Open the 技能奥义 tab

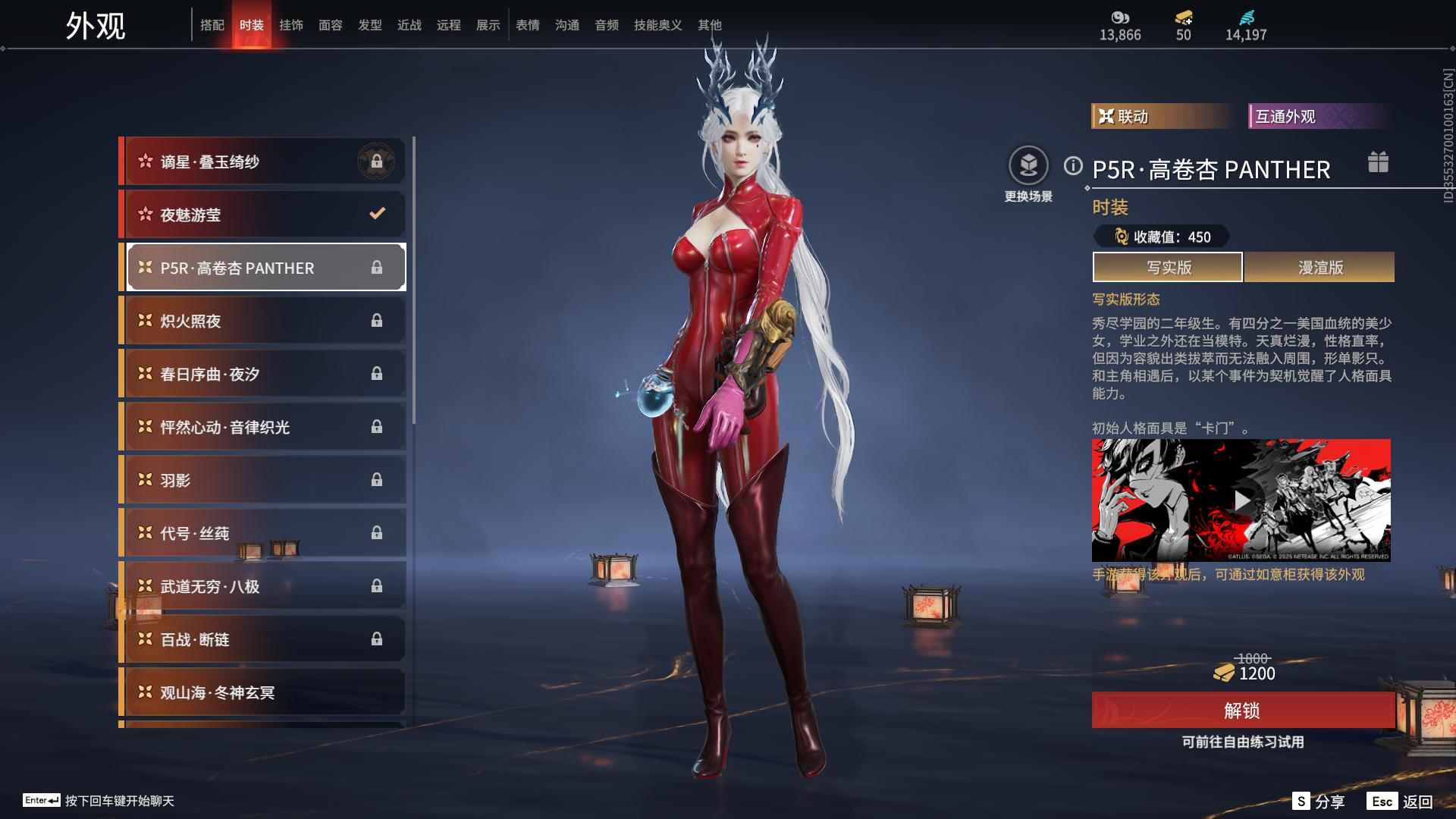(657, 25)
